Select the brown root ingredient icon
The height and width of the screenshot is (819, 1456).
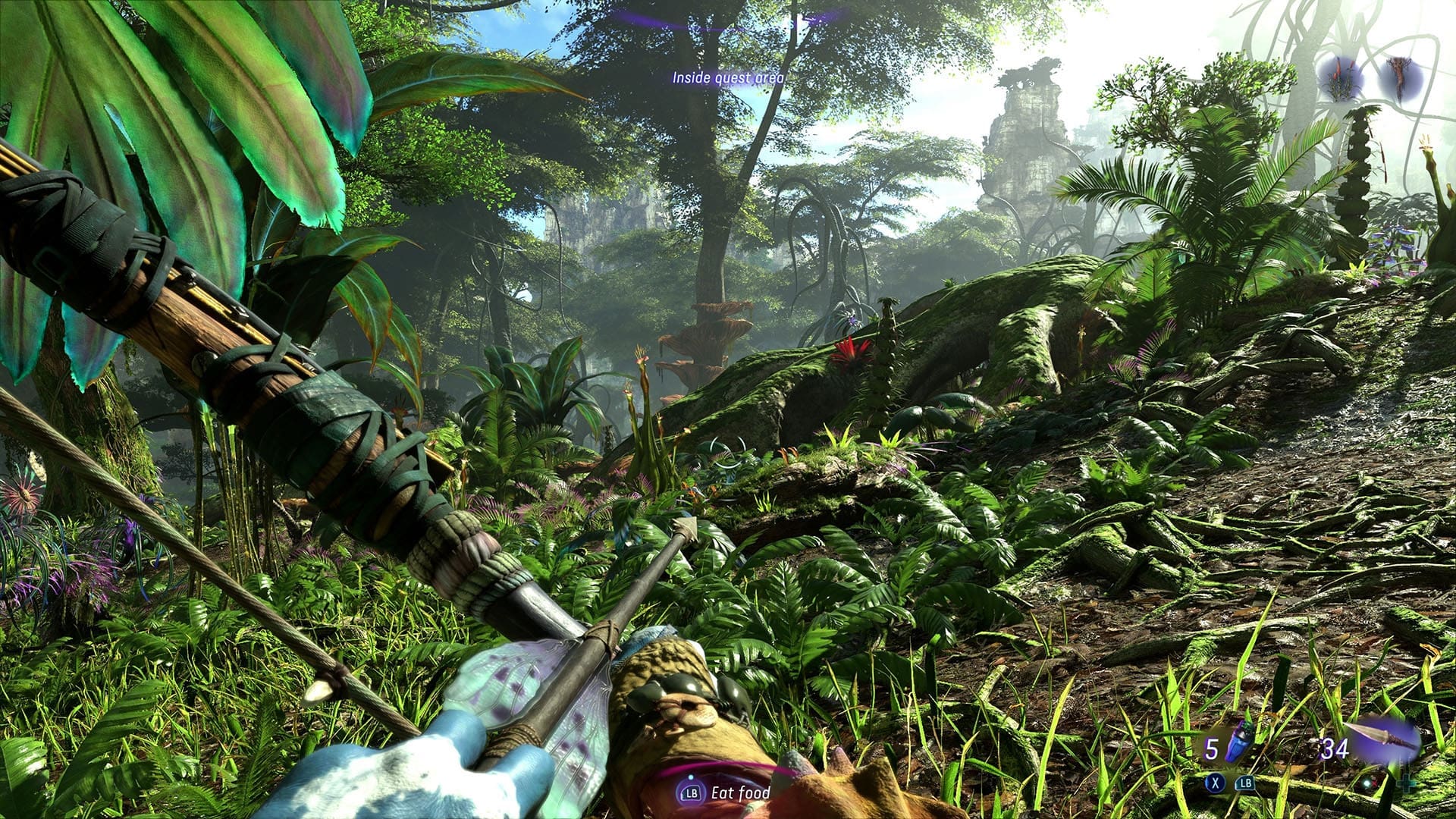pos(1398,79)
